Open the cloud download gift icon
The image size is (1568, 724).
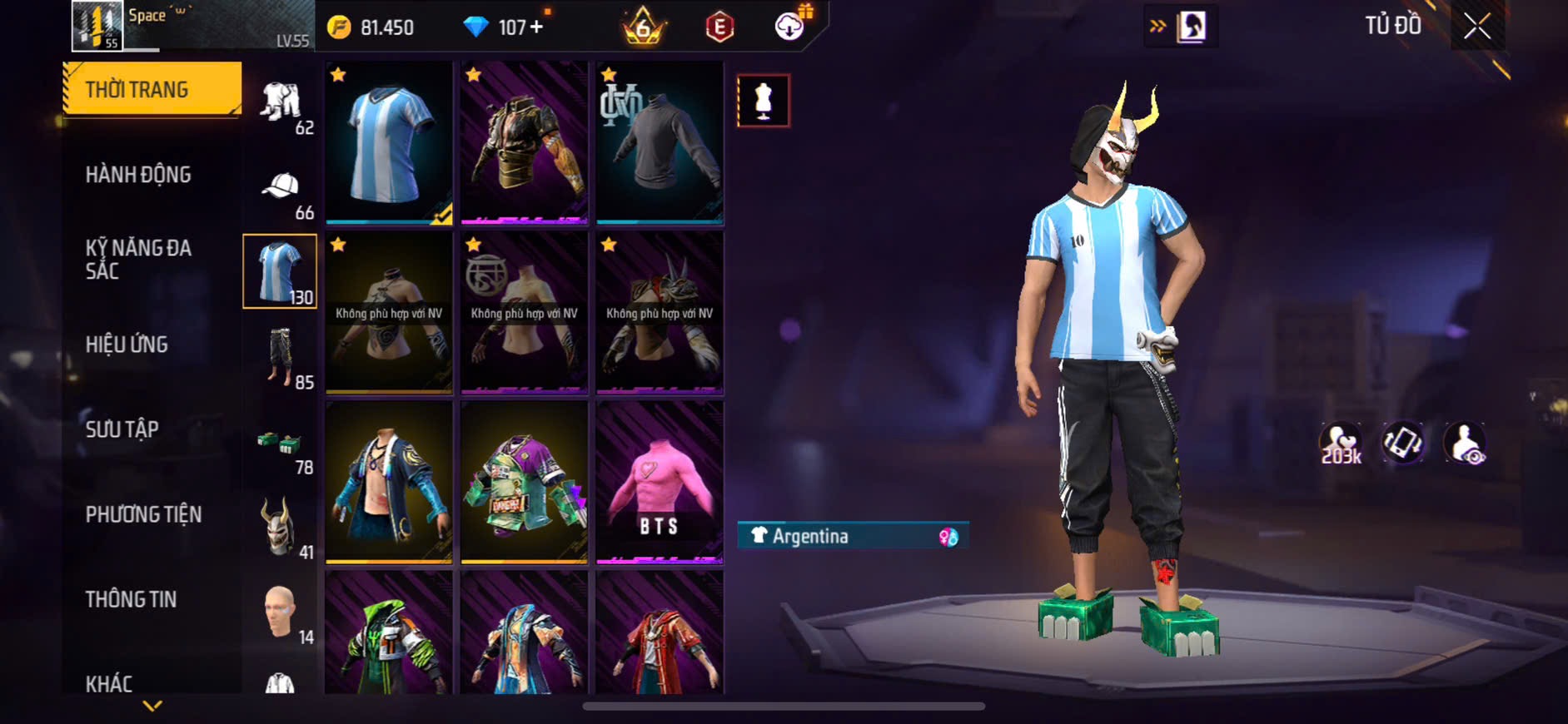pos(789,27)
